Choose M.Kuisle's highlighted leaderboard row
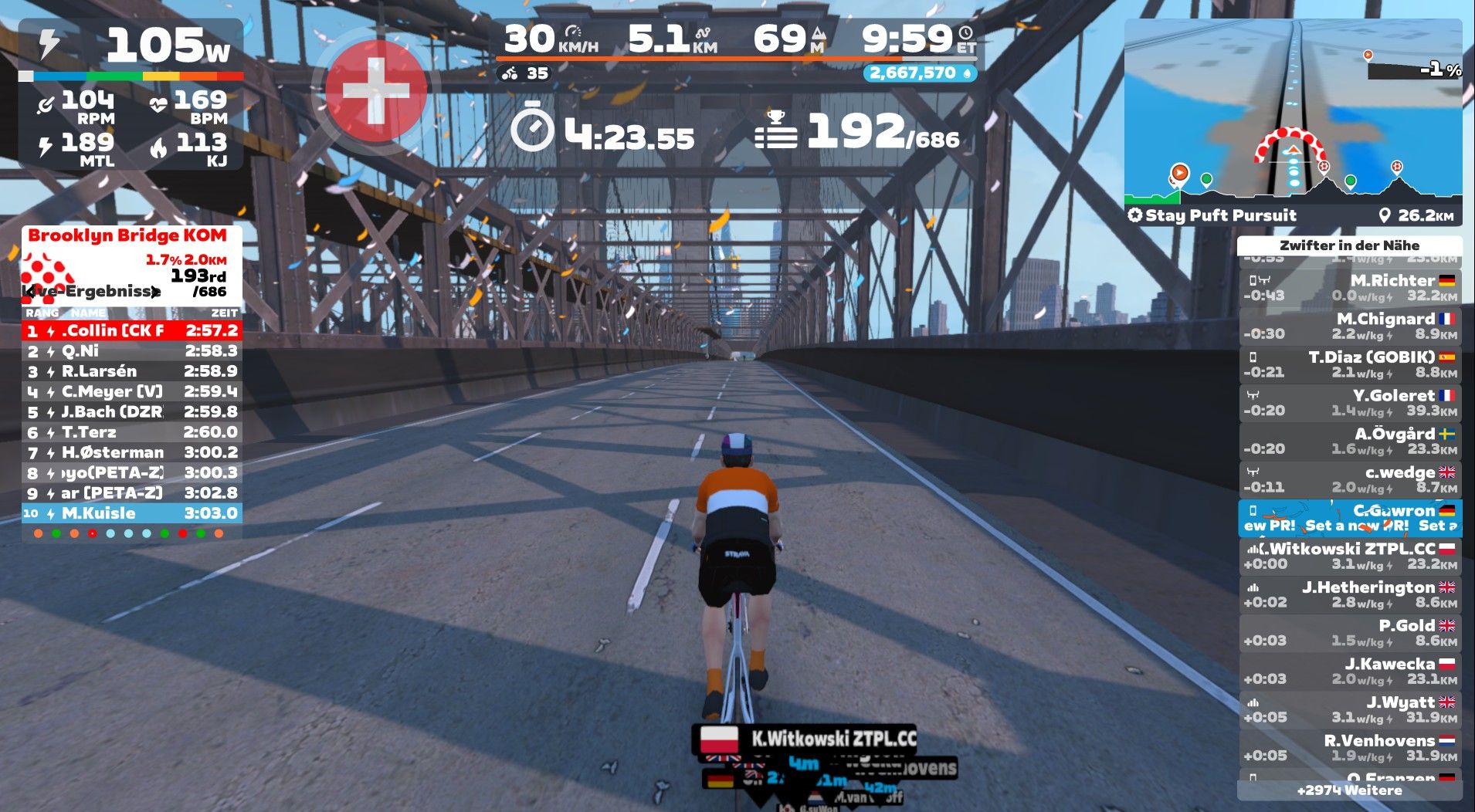 [x=131, y=513]
